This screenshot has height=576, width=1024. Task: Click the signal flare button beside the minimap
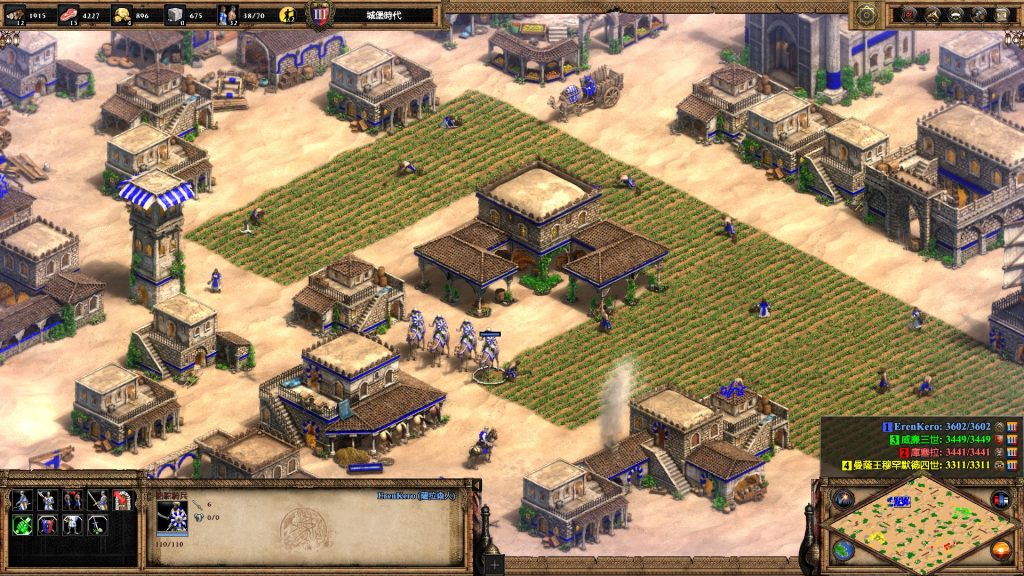(x=843, y=499)
